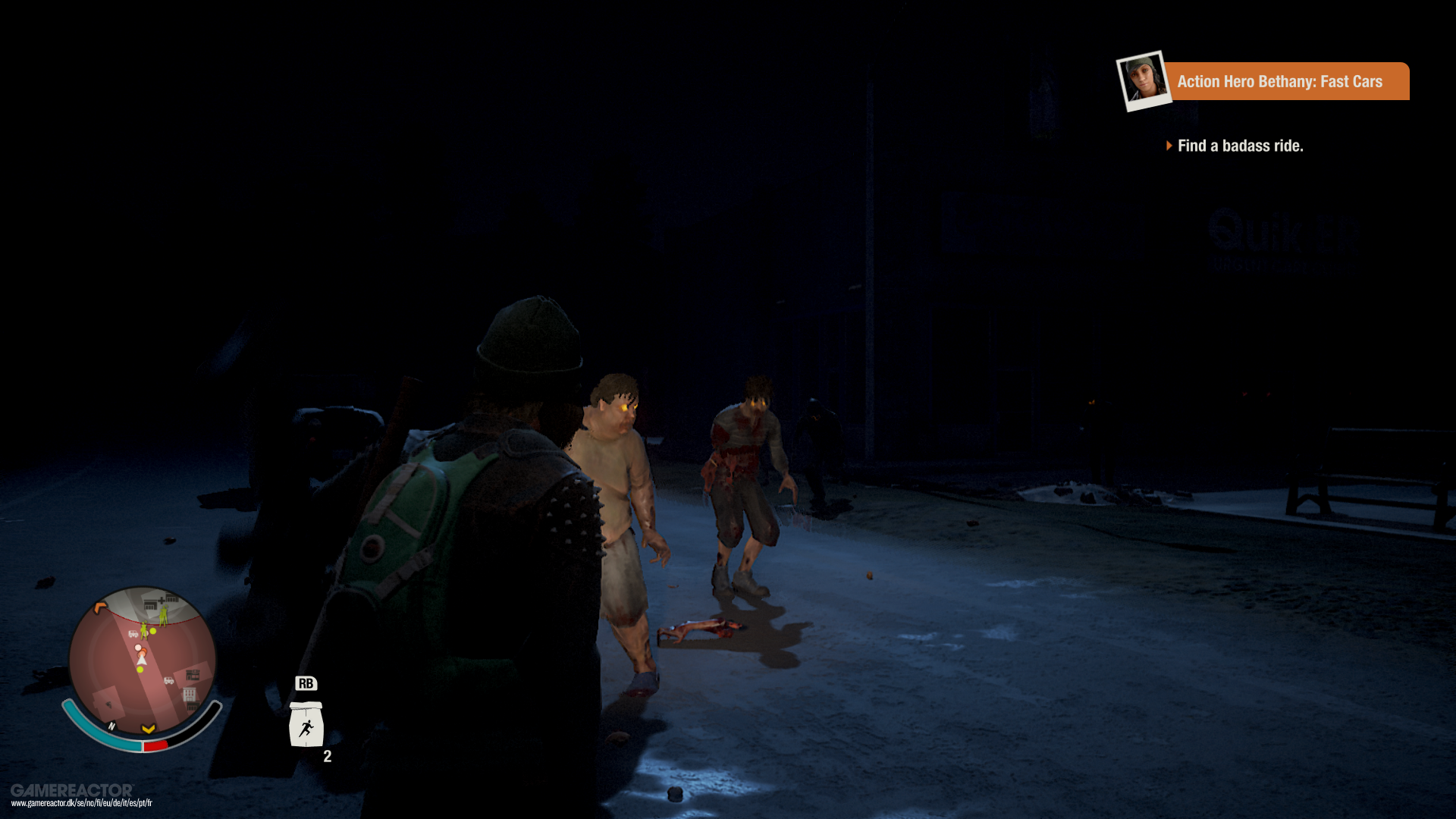Image resolution: width=1456 pixels, height=819 pixels.
Task: Click the orange direction arrow on the minimap edge
Action: coord(99,607)
